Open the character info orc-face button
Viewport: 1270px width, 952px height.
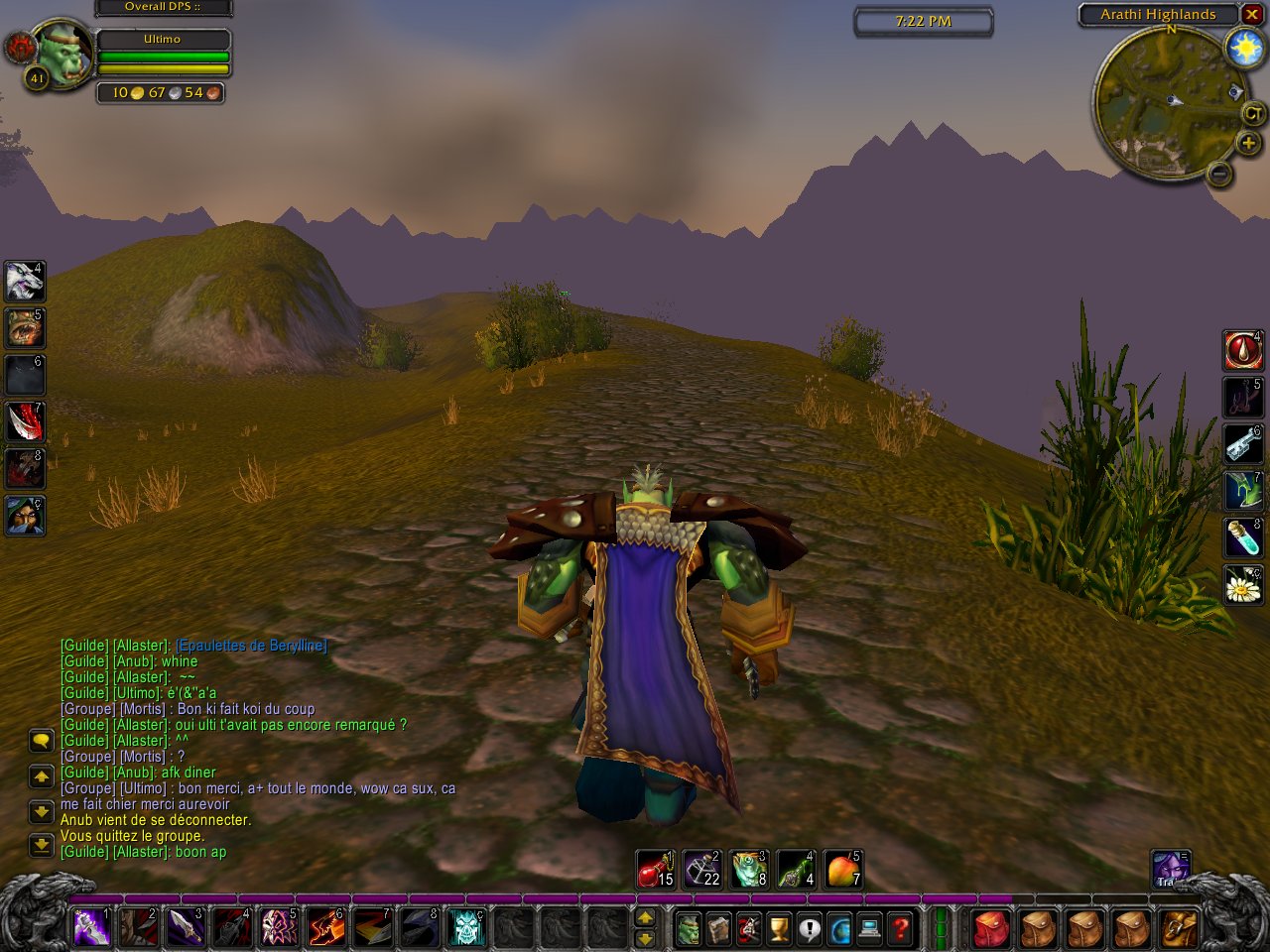[x=689, y=929]
